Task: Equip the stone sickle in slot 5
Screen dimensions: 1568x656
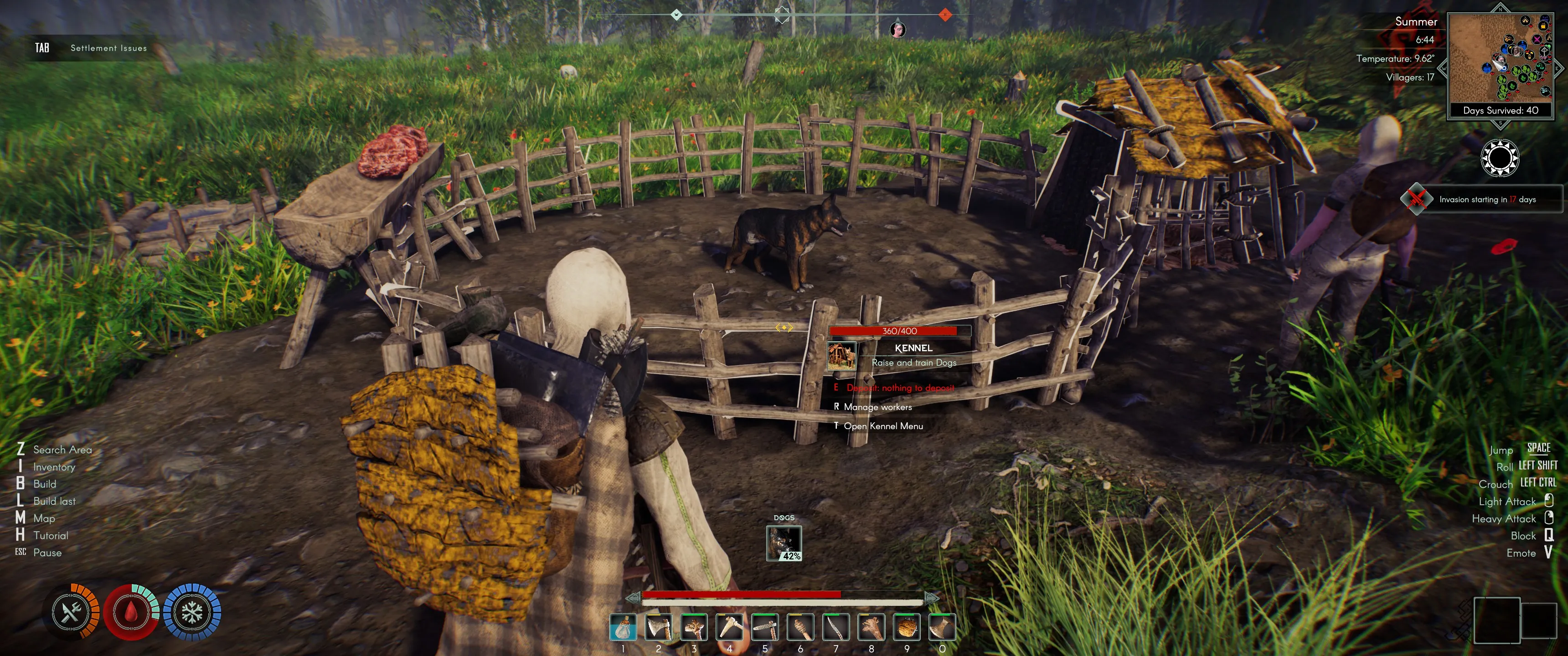Action: [765, 627]
